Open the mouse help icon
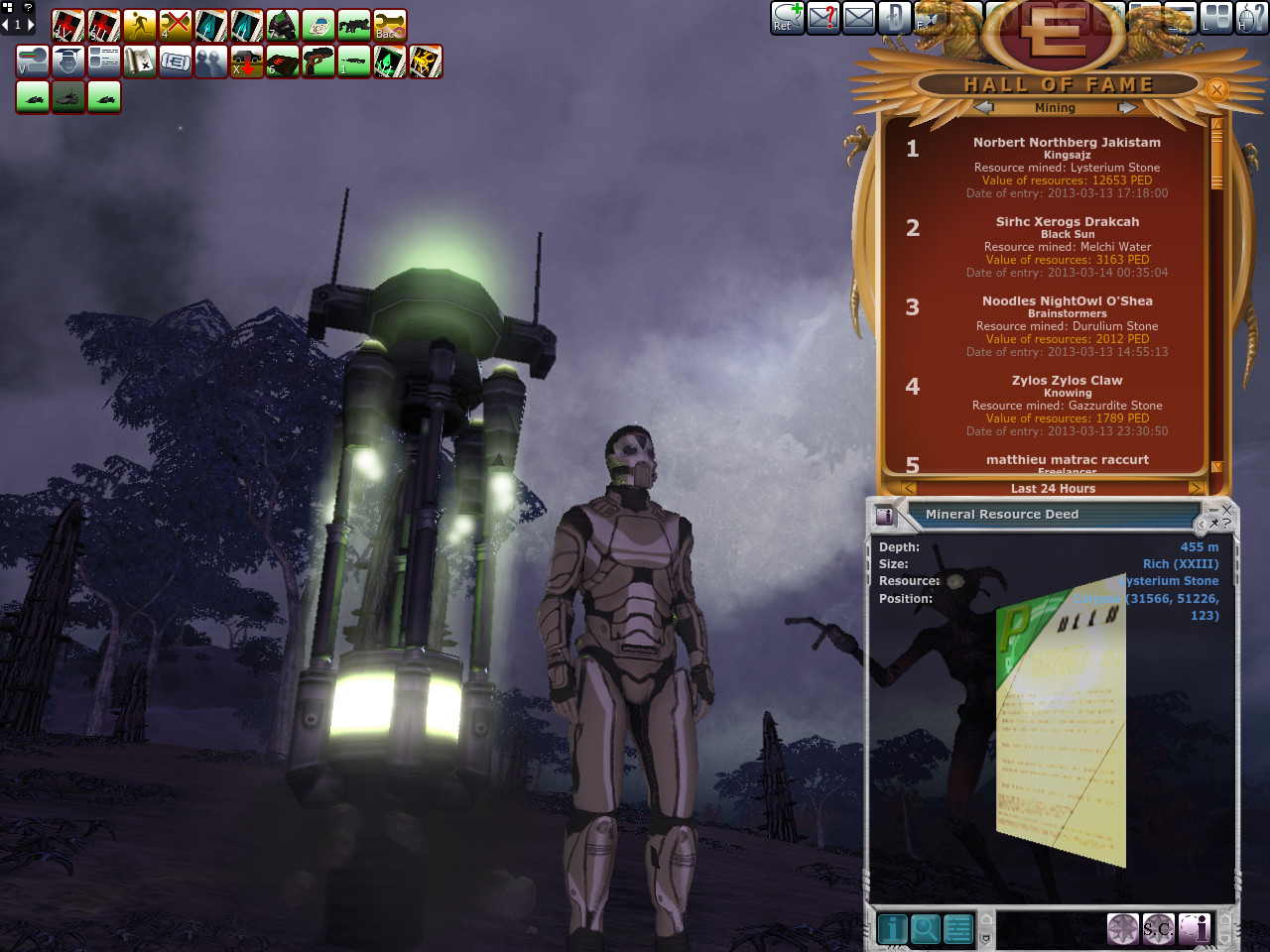Screen dimensions: 1270x952 pyautogui.click(x=1252, y=17)
